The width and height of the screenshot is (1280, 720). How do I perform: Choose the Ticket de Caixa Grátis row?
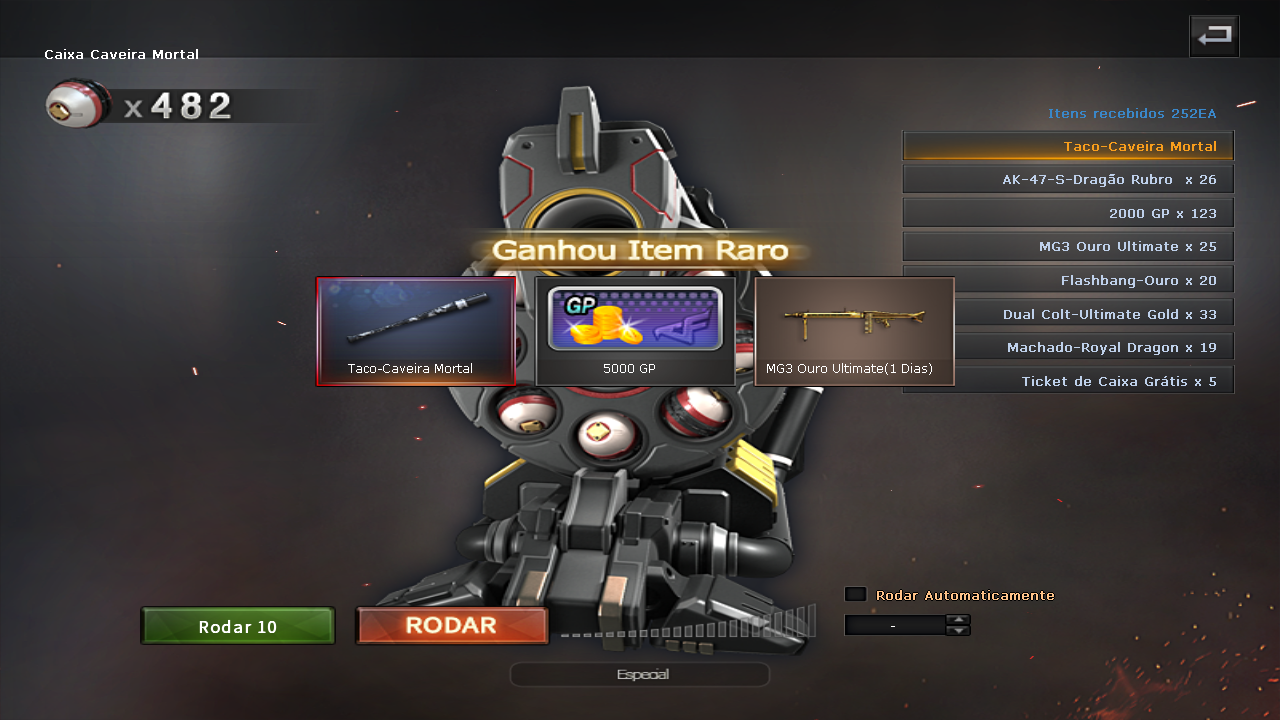[x=1068, y=381]
